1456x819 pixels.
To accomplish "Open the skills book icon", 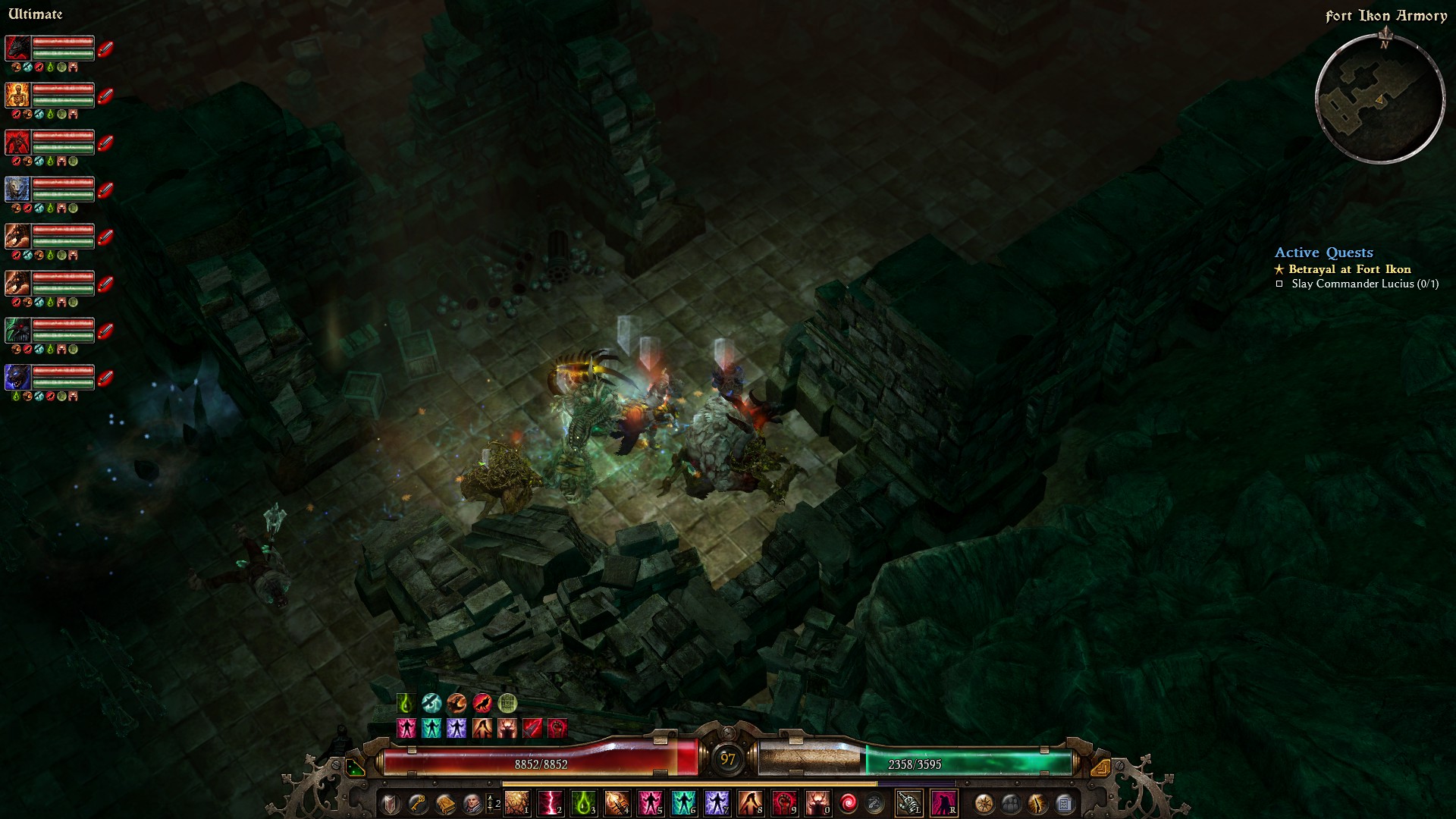I will [x=445, y=803].
